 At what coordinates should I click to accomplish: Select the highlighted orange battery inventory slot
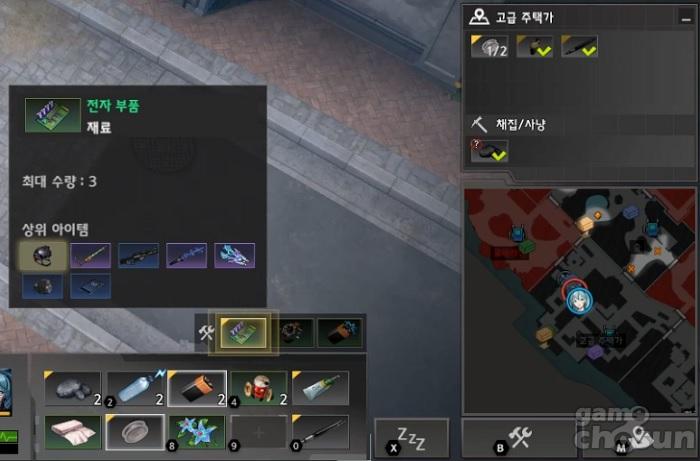[x=196, y=387]
